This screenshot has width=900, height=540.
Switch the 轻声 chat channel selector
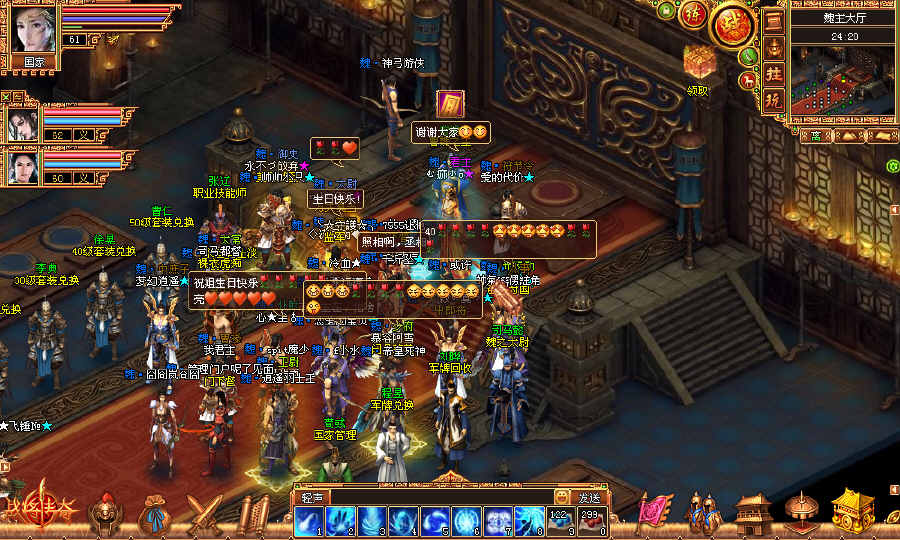click(x=311, y=497)
